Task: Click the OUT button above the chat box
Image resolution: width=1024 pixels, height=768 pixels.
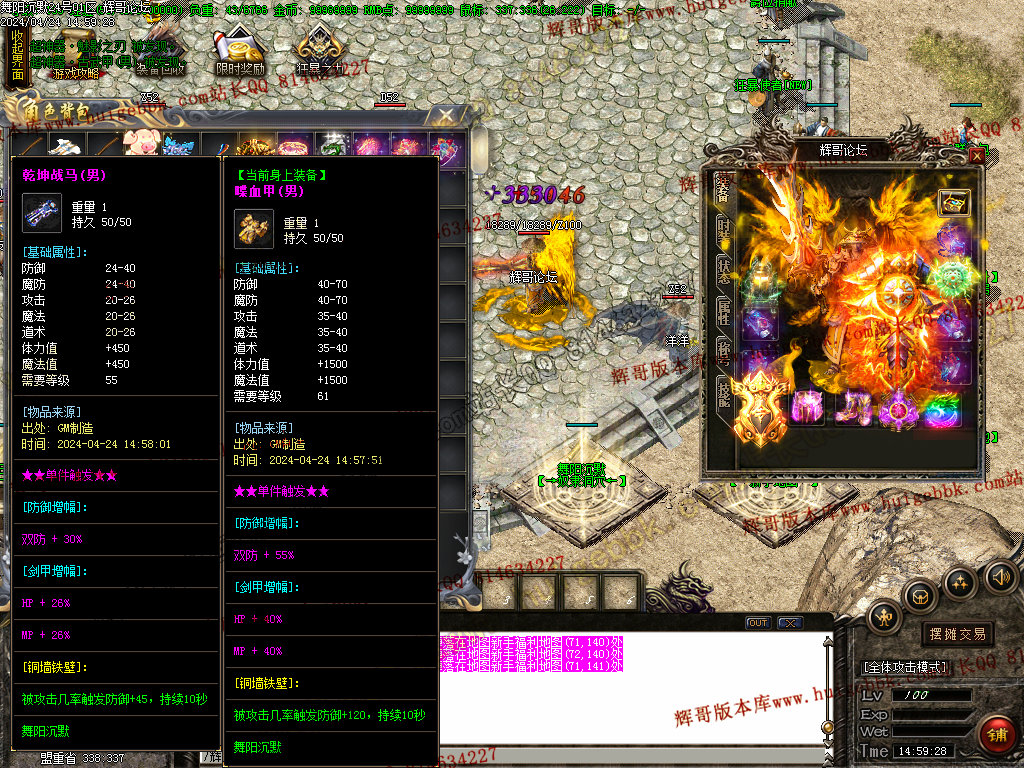Action: pyautogui.click(x=758, y=623)
